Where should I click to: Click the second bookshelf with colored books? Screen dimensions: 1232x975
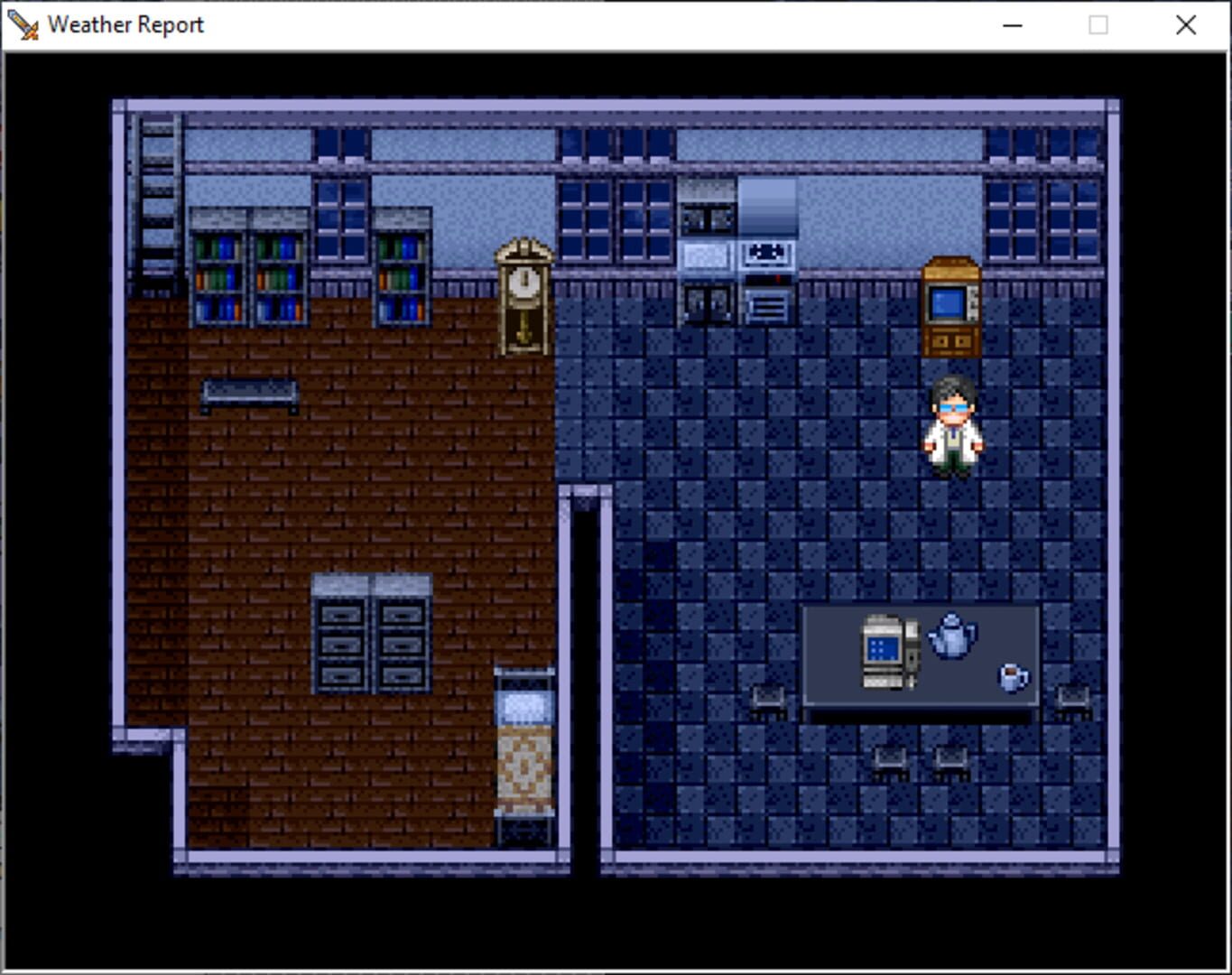[280, 271]
